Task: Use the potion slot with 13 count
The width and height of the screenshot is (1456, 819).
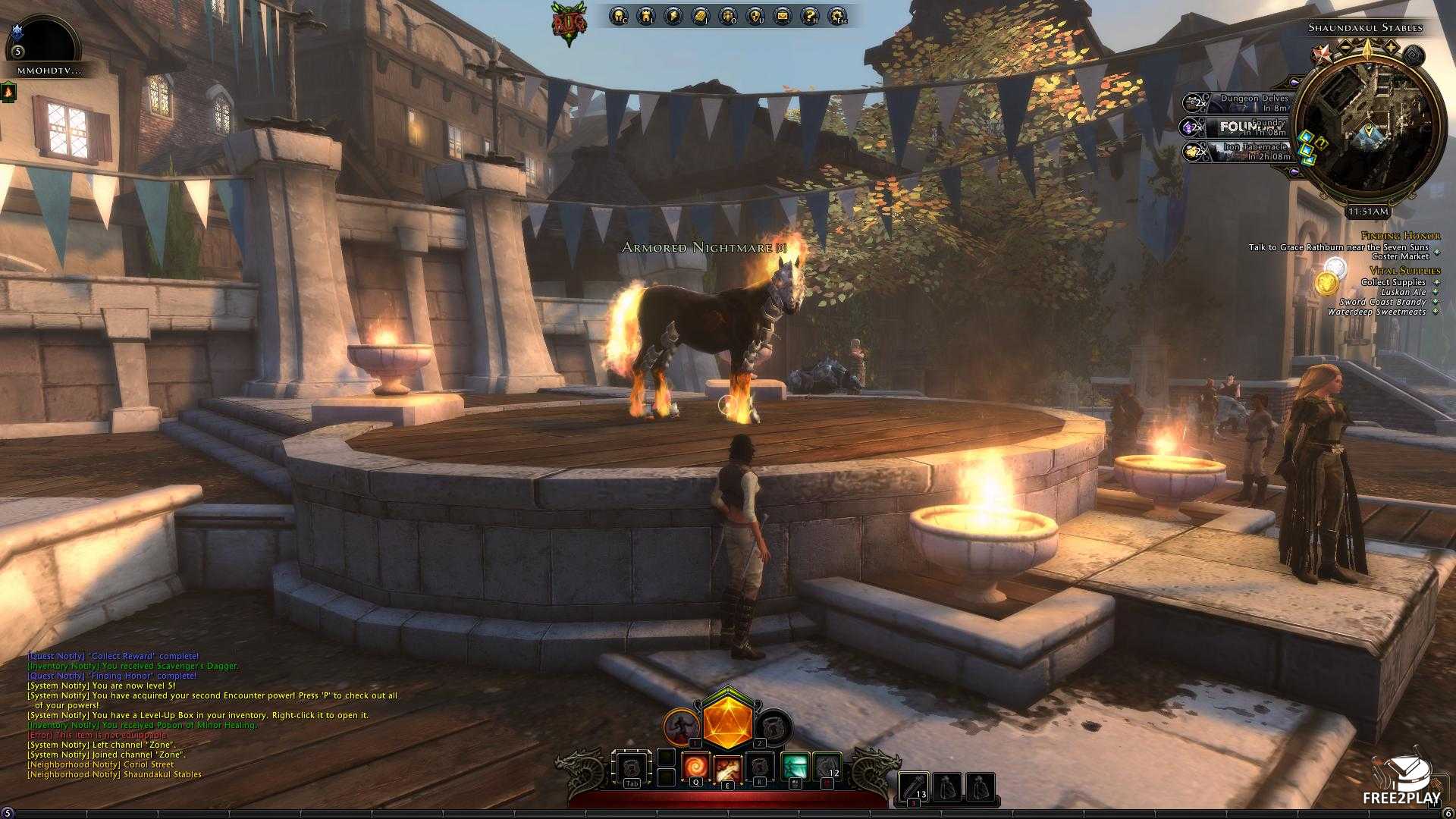Action: (x=915, y=787)
